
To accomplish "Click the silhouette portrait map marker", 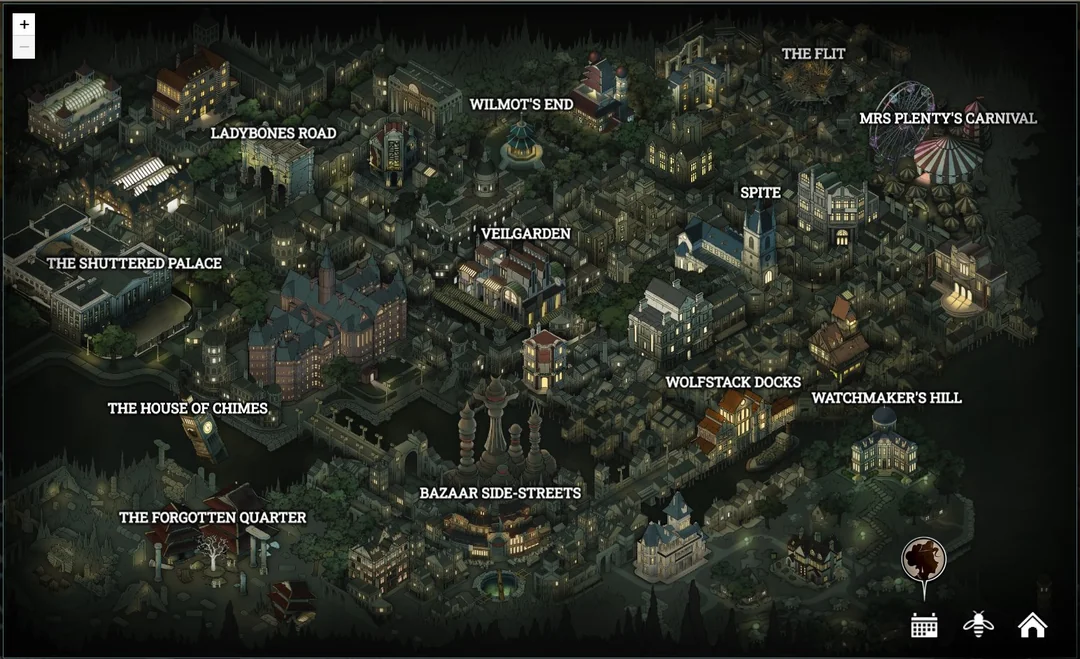I will tap(923, 559).
